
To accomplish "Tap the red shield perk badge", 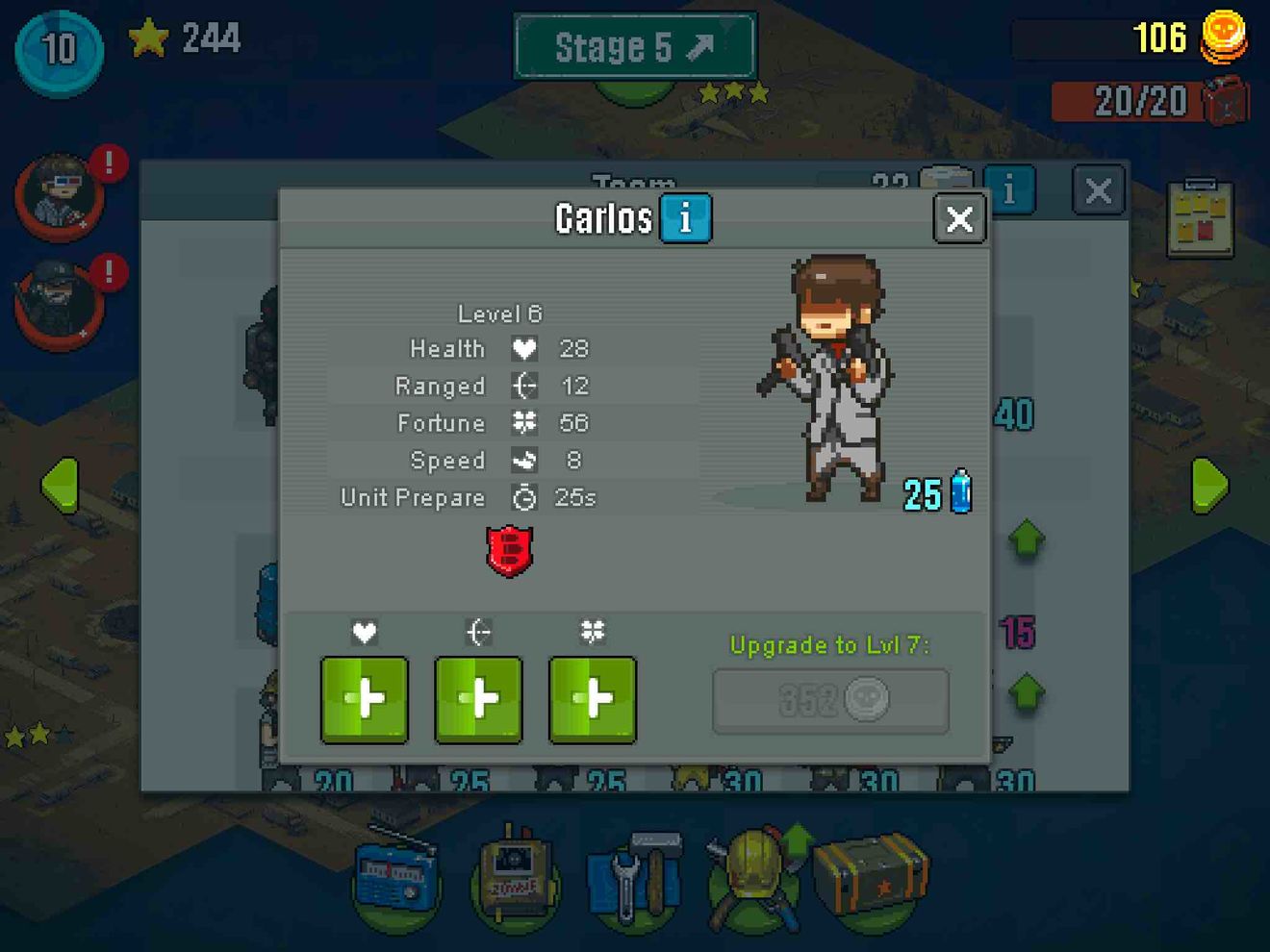I will (x=509, y=551).
